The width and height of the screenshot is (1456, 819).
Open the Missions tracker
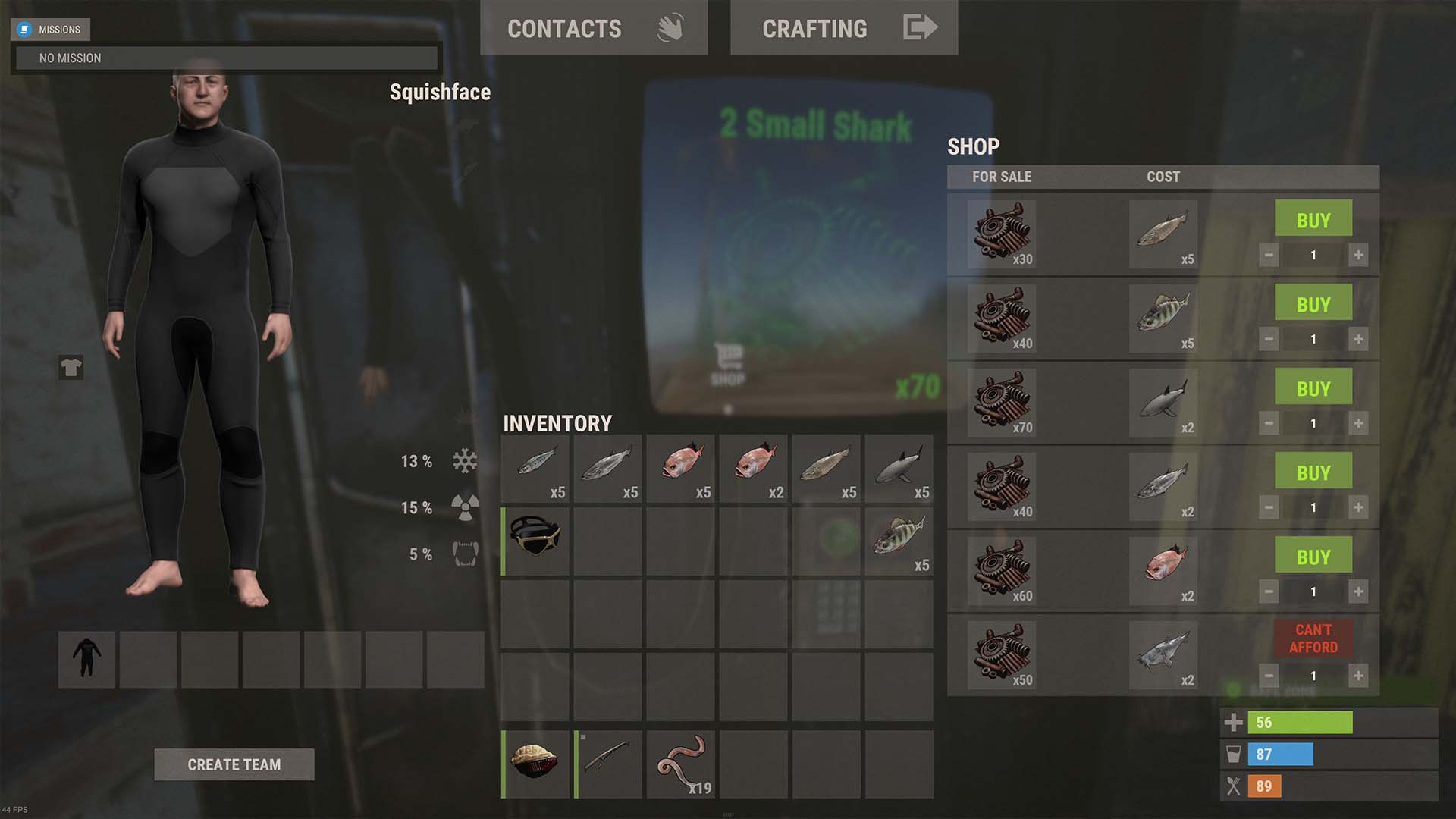(x=51, y=30)
